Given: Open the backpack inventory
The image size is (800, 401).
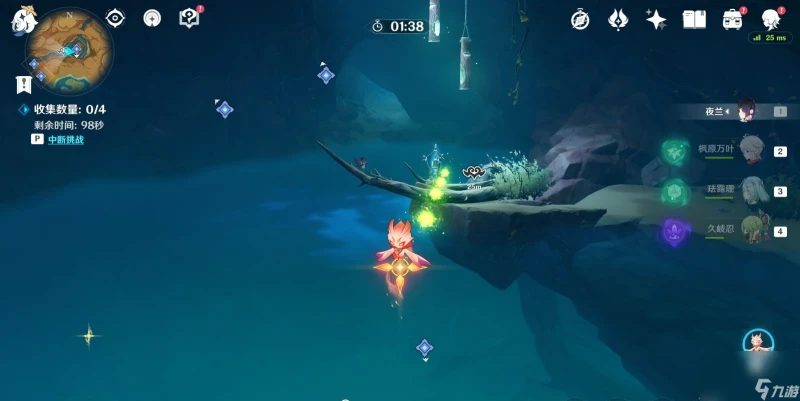Looking at the screenshot, I should 733,19.
